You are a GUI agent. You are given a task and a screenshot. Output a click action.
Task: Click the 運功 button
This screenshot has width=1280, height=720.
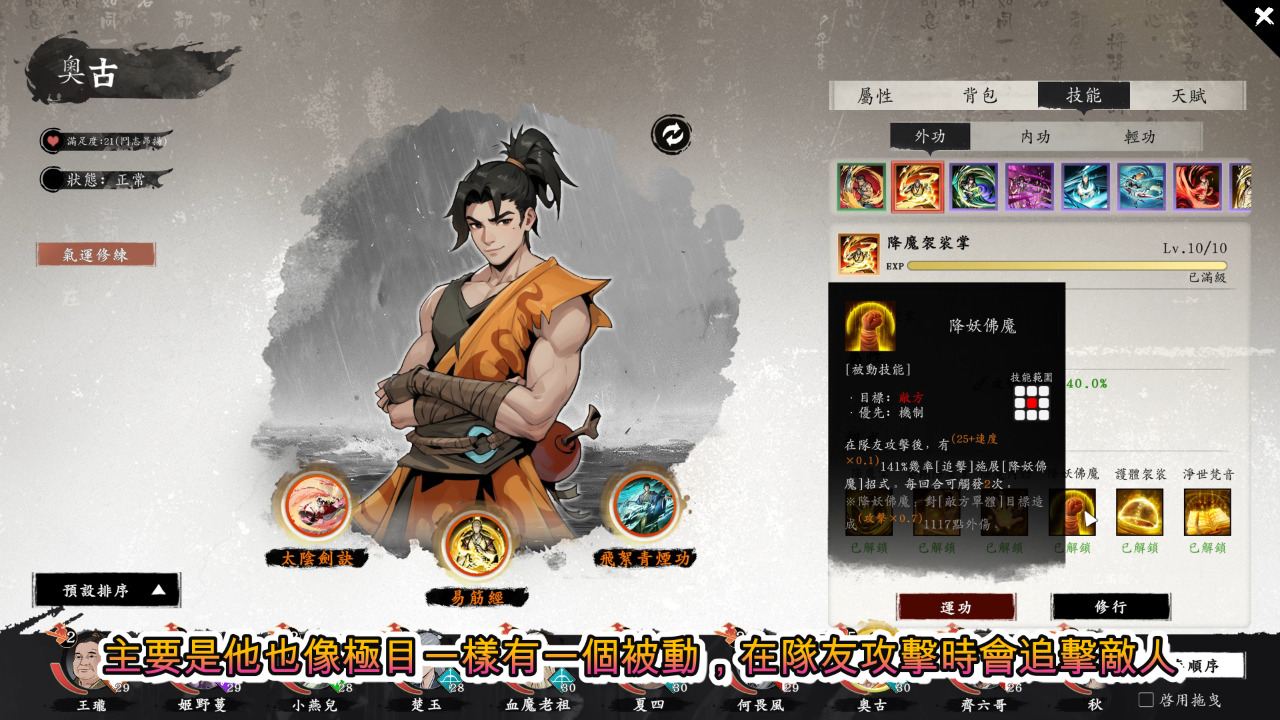(956, 607)
